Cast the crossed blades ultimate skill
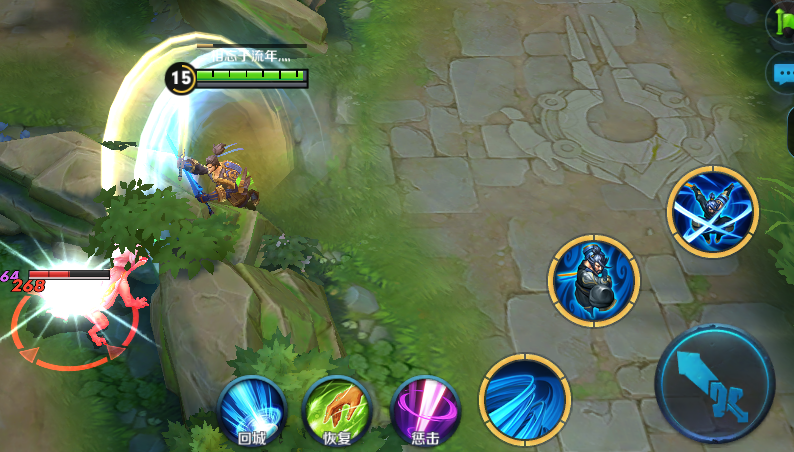This screenshot has height=452, width=794. pos(713,212)
